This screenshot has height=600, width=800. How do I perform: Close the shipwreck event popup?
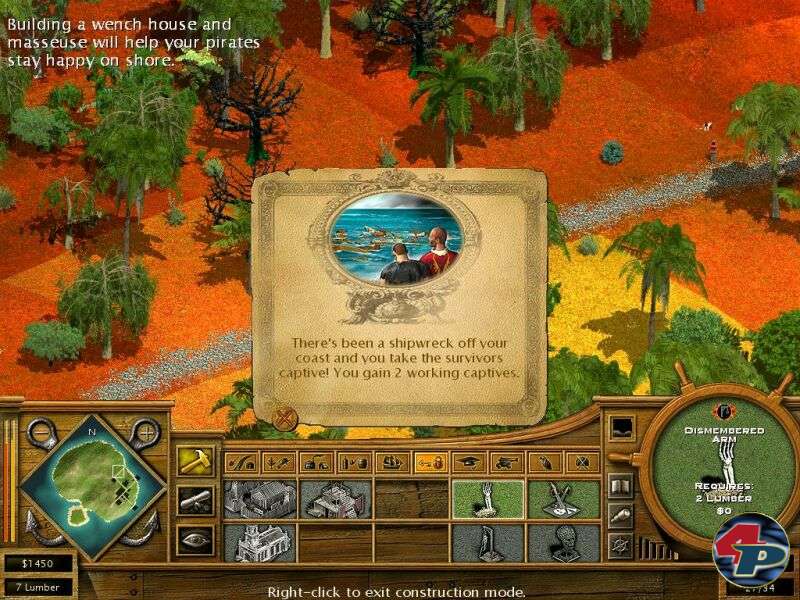285,416
